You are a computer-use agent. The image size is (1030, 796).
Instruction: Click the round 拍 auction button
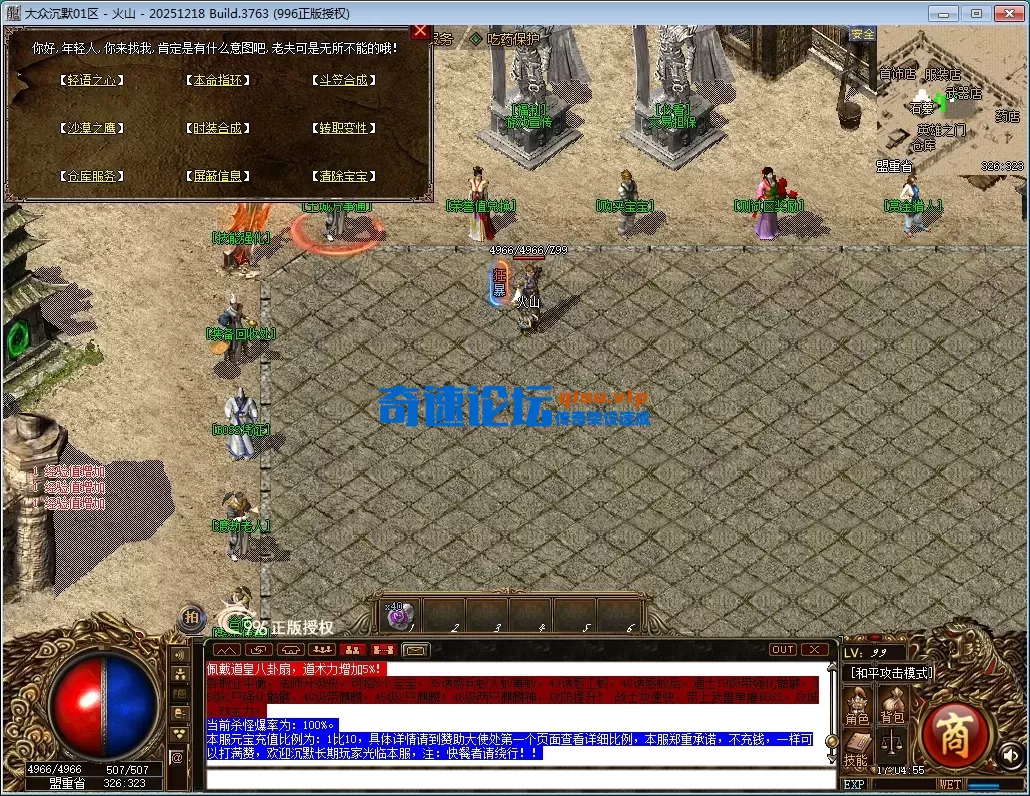click(190, 618)
